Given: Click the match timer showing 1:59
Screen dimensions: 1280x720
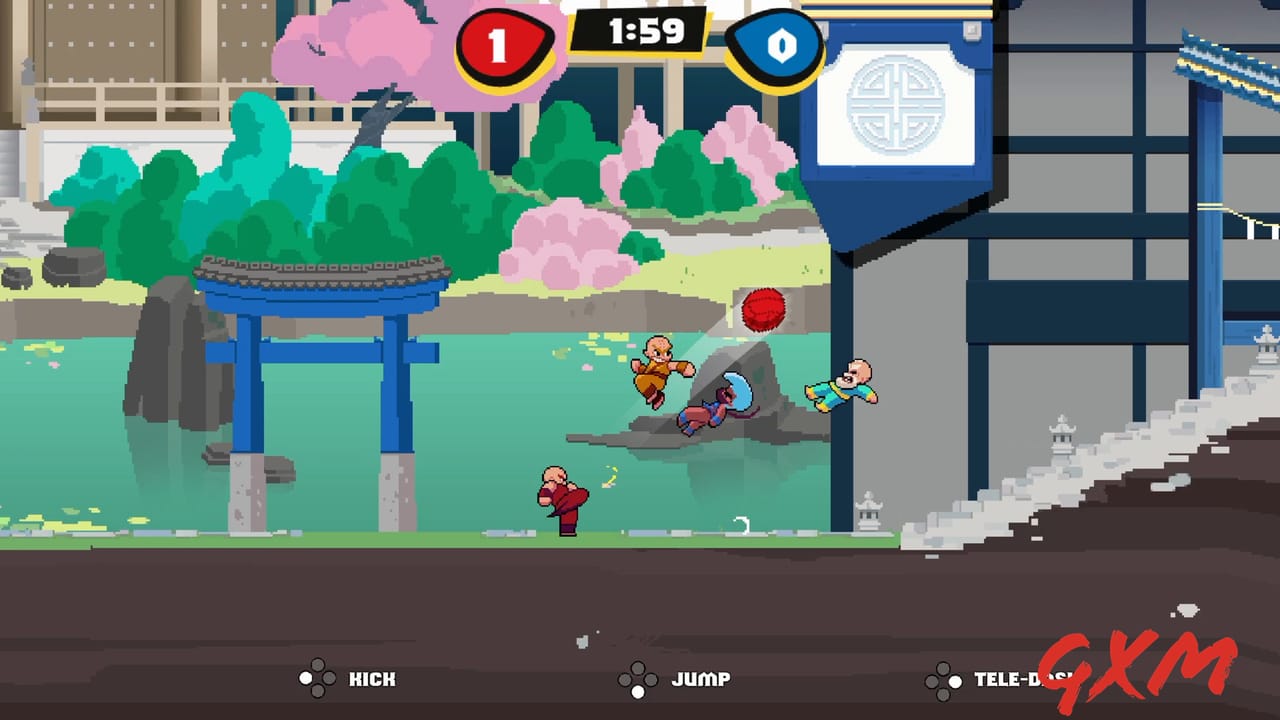Looking at the screenshot, I should pyautogui.click(x=644, y=31).
